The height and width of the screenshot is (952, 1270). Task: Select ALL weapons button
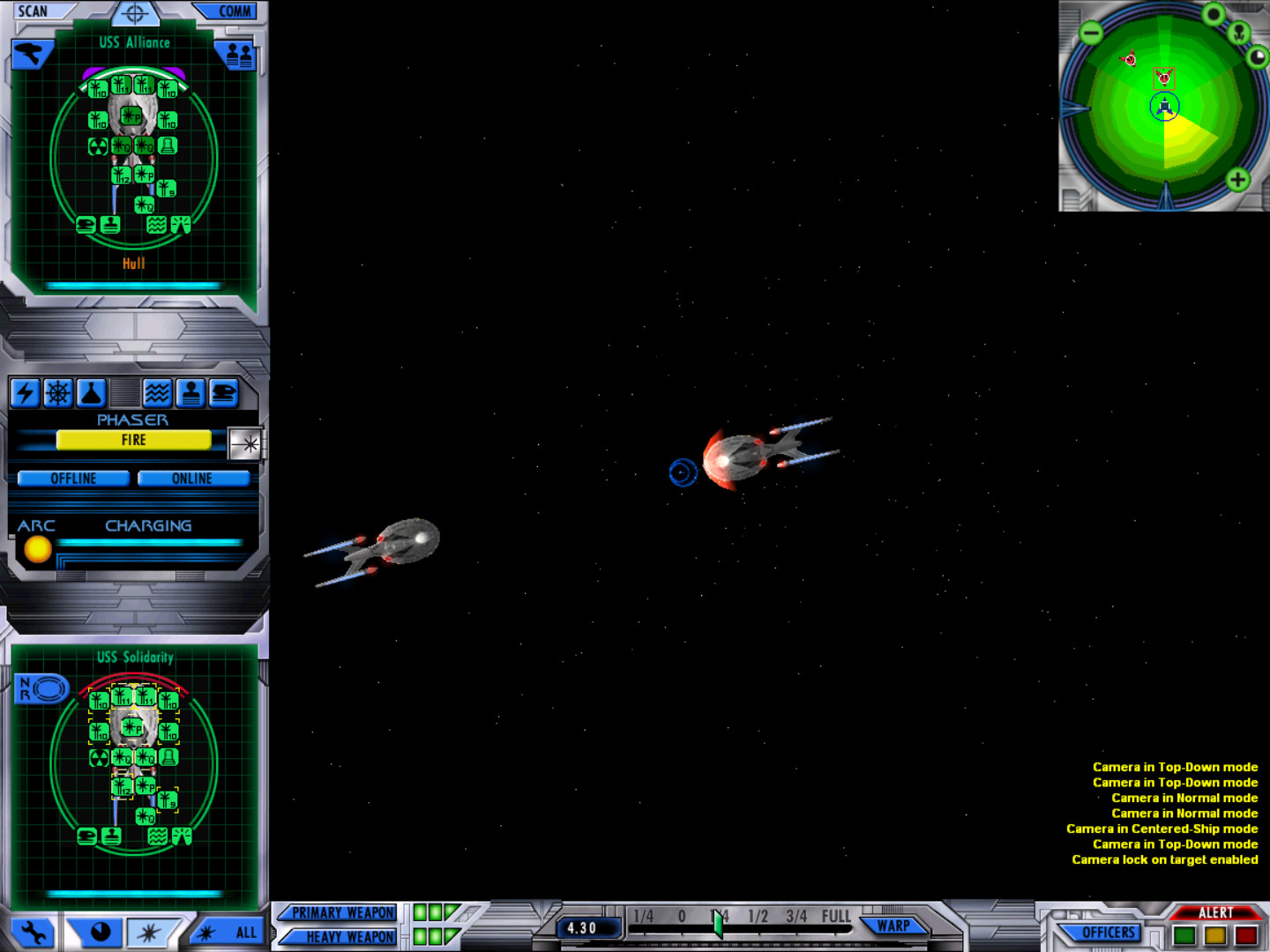coord(231,932)
